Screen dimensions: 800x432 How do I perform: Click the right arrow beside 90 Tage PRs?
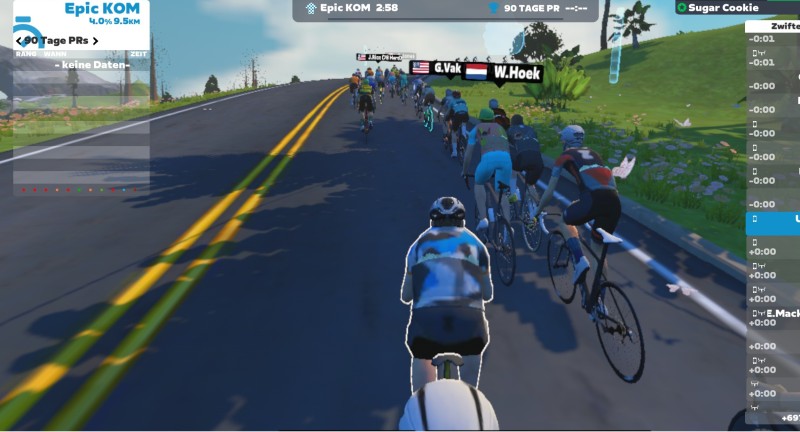coord(97,41)
